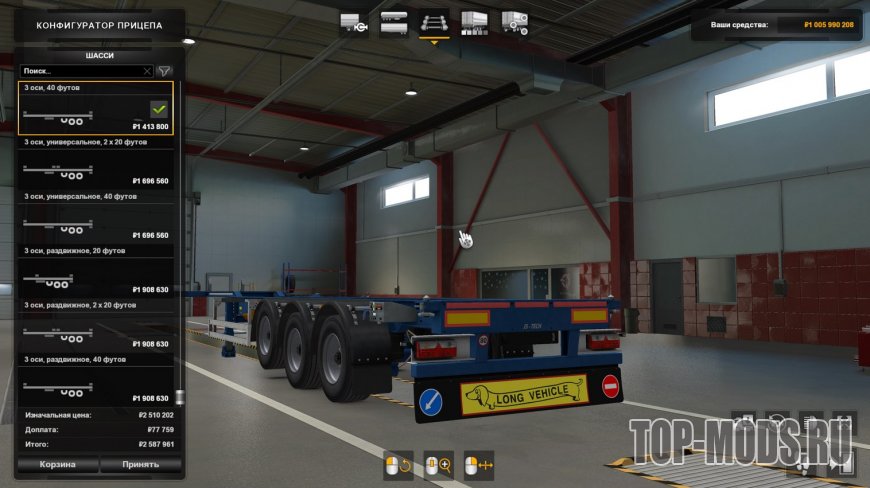870x488 pixels.
Task: Open the trailer body type category
Action: pos(394,20)
